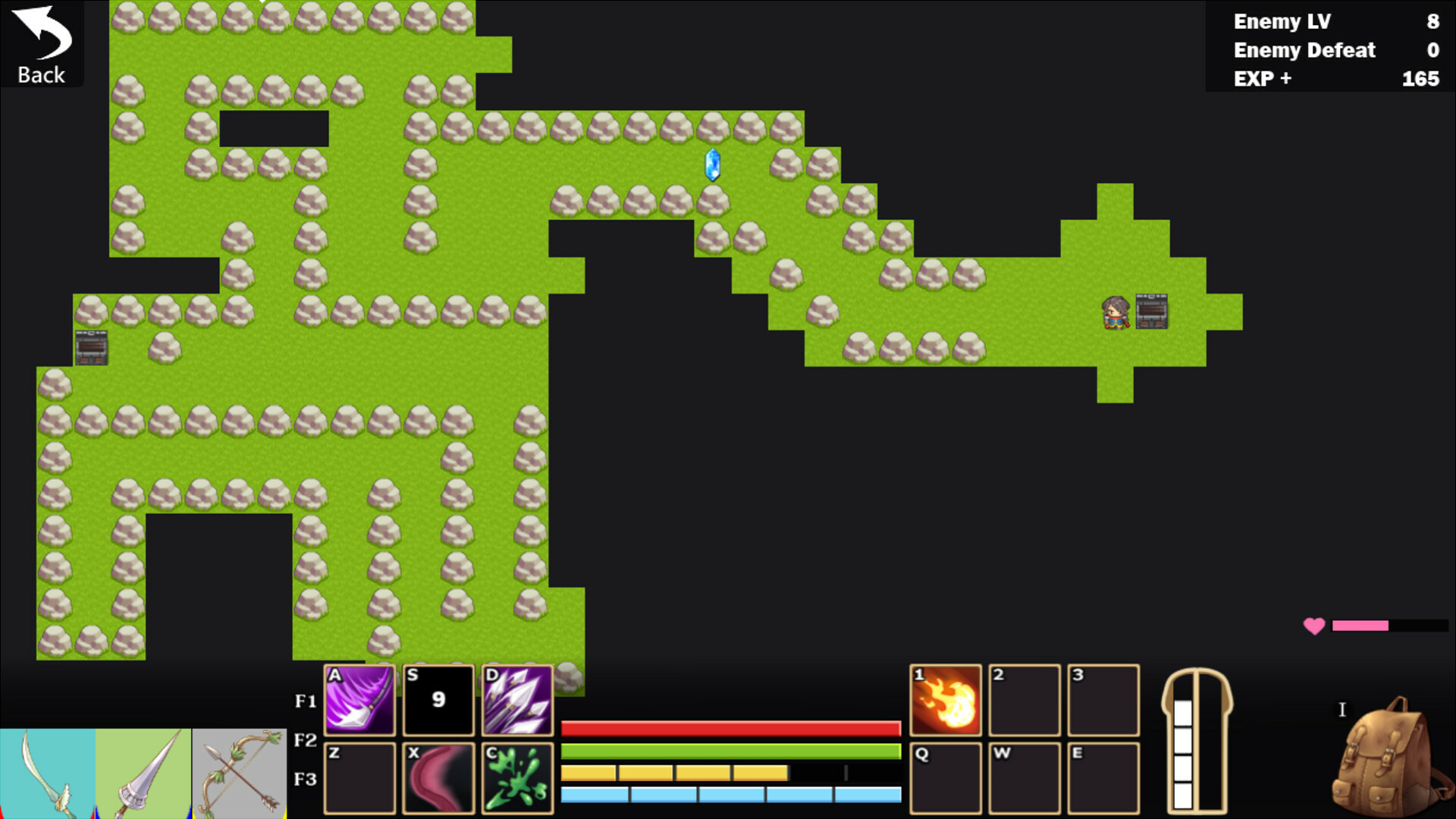Activate the pink crescent skill on X
Viewport: 1456px width, 819px height.
(x=438, y=778)
